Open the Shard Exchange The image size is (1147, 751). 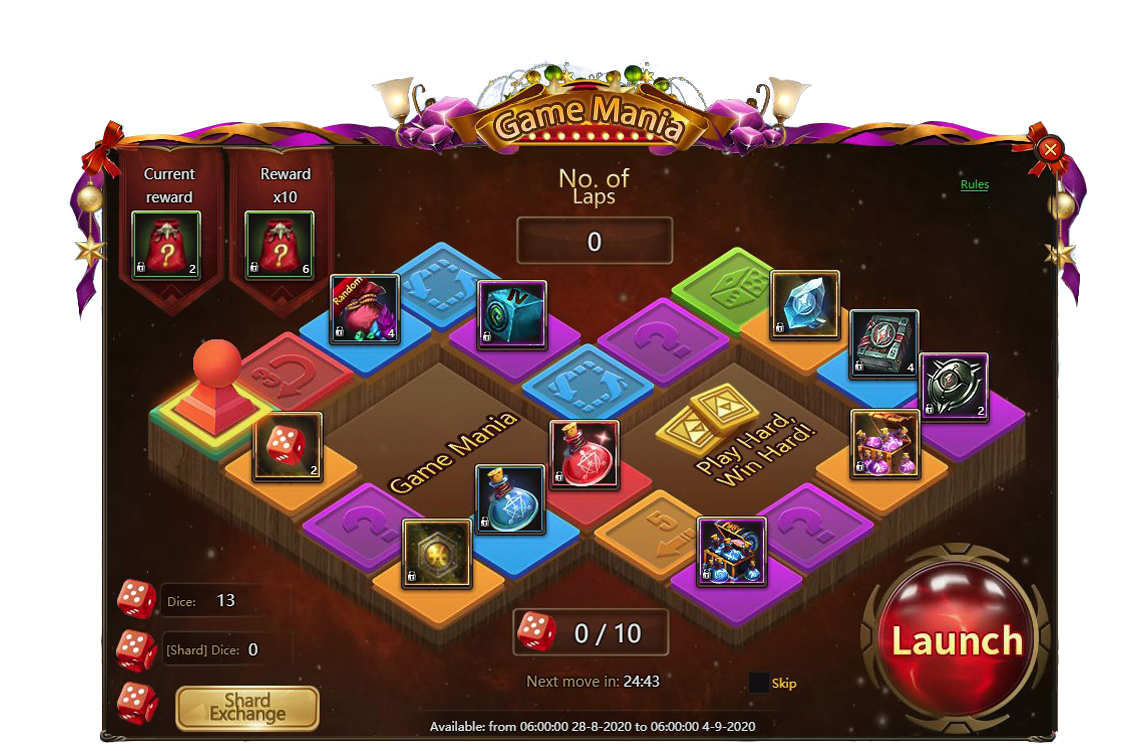click(x=247, y=708)
